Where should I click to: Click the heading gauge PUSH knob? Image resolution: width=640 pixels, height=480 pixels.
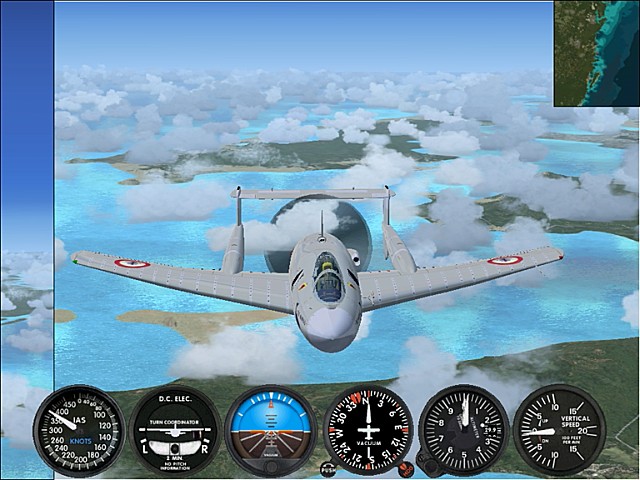(328, 467)
